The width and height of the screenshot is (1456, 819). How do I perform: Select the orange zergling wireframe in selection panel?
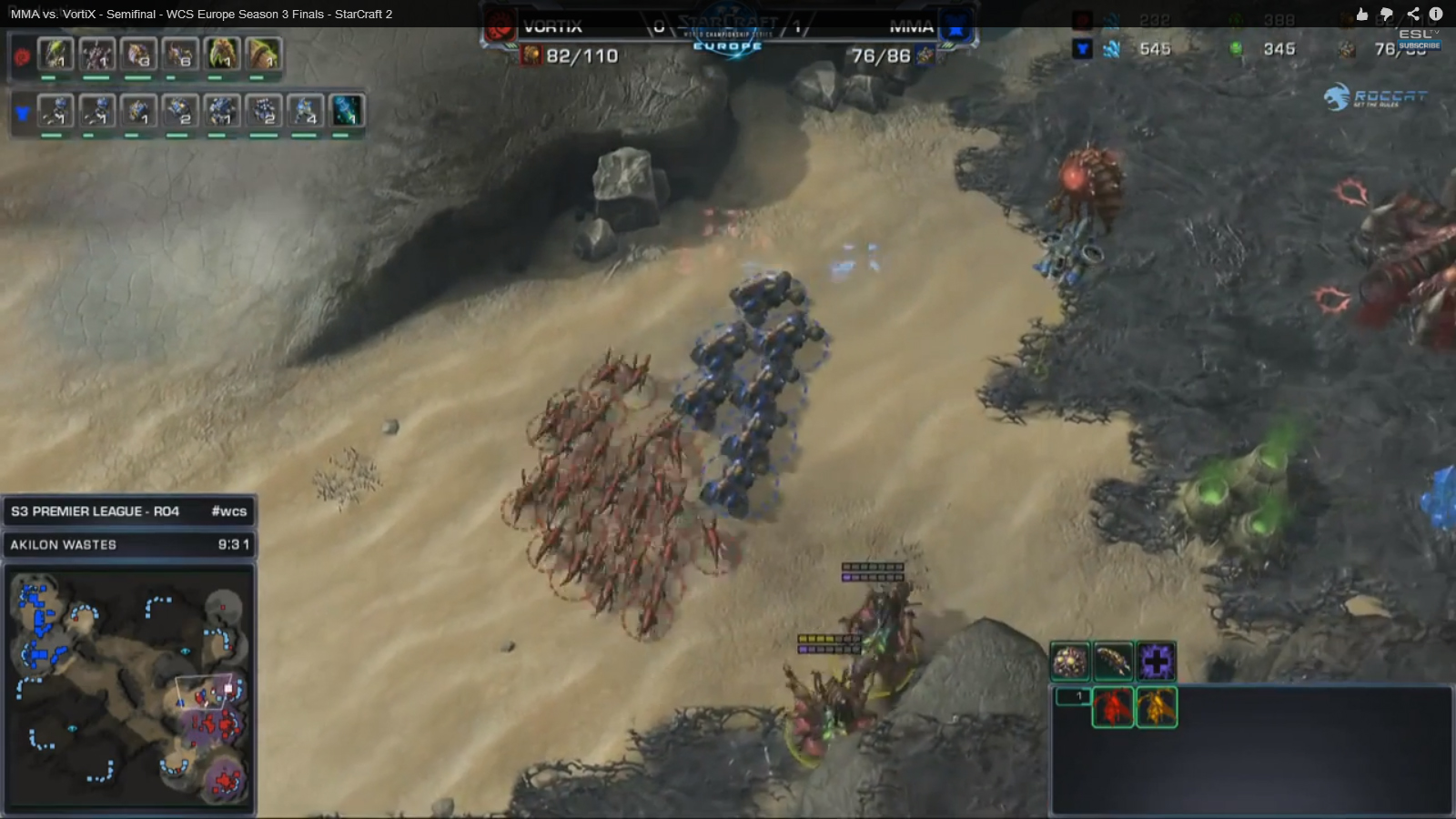[x=1157, y=707]
